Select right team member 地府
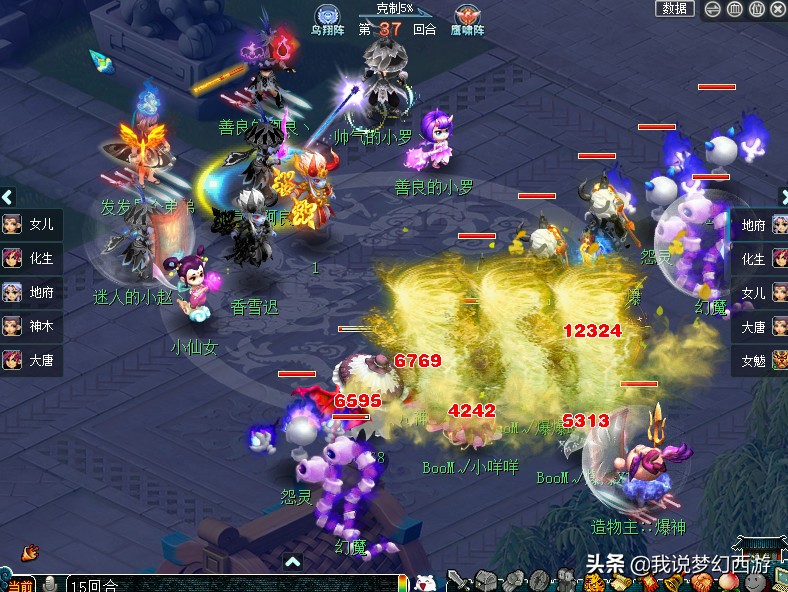This screenshot has height=592, width=788. tap(756, 225)
